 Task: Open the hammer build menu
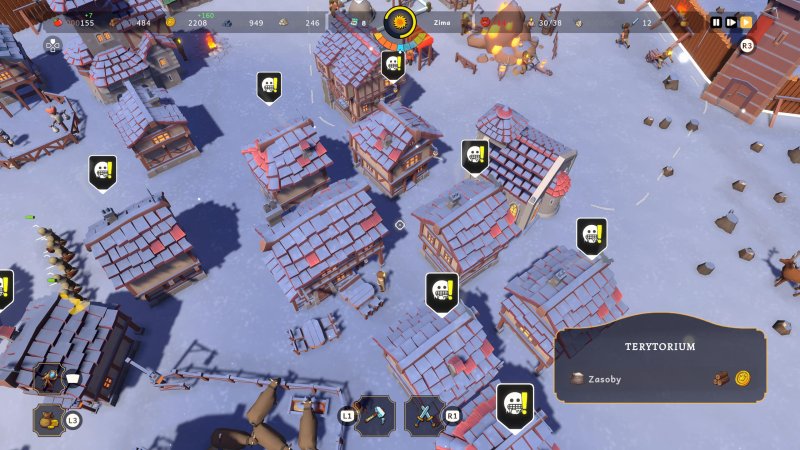pos(377,414)
